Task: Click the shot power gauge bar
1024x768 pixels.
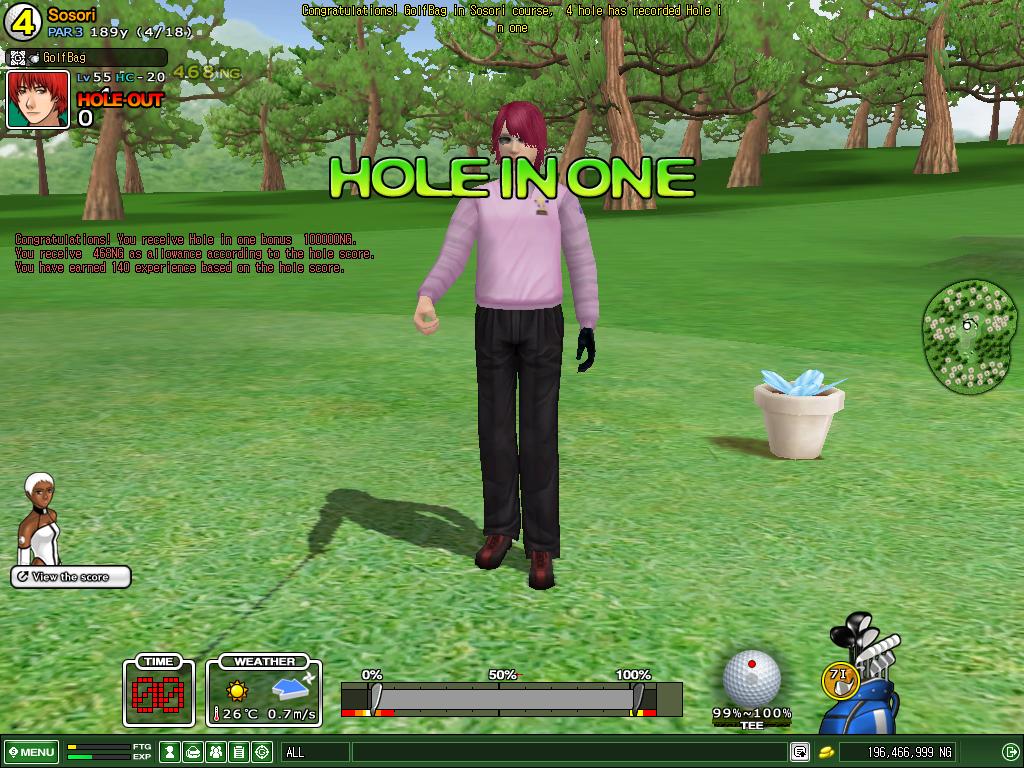Action: click(x=511, y=698)
